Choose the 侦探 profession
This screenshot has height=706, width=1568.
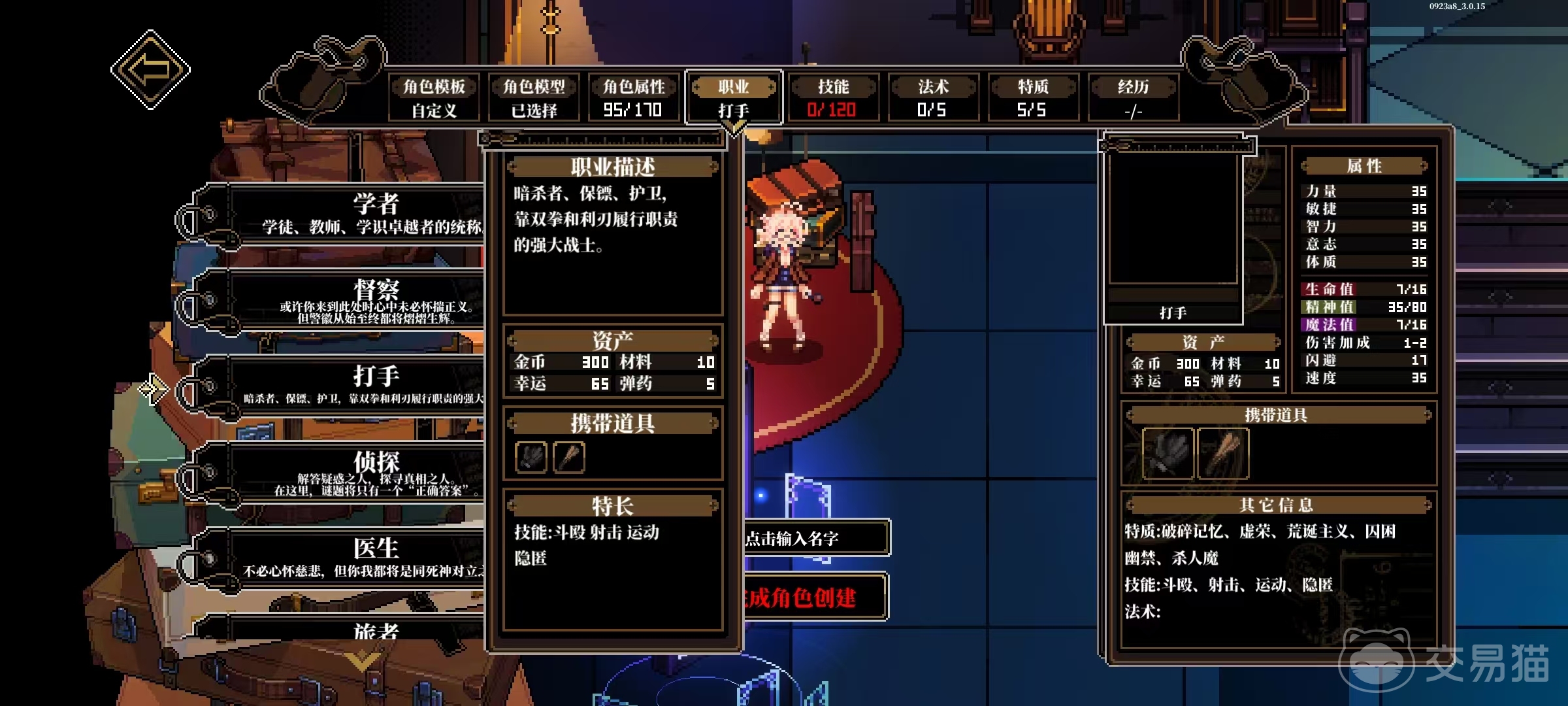[366, 472]
